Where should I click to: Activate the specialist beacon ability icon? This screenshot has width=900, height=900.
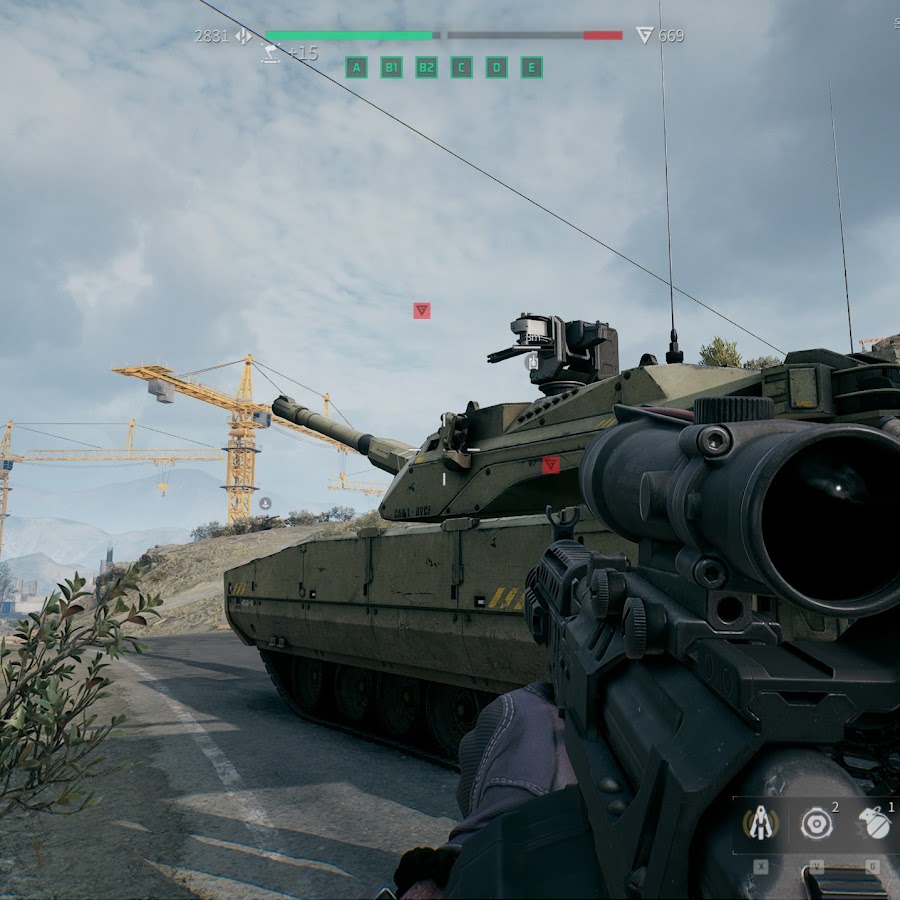click(x=761, y=823)
